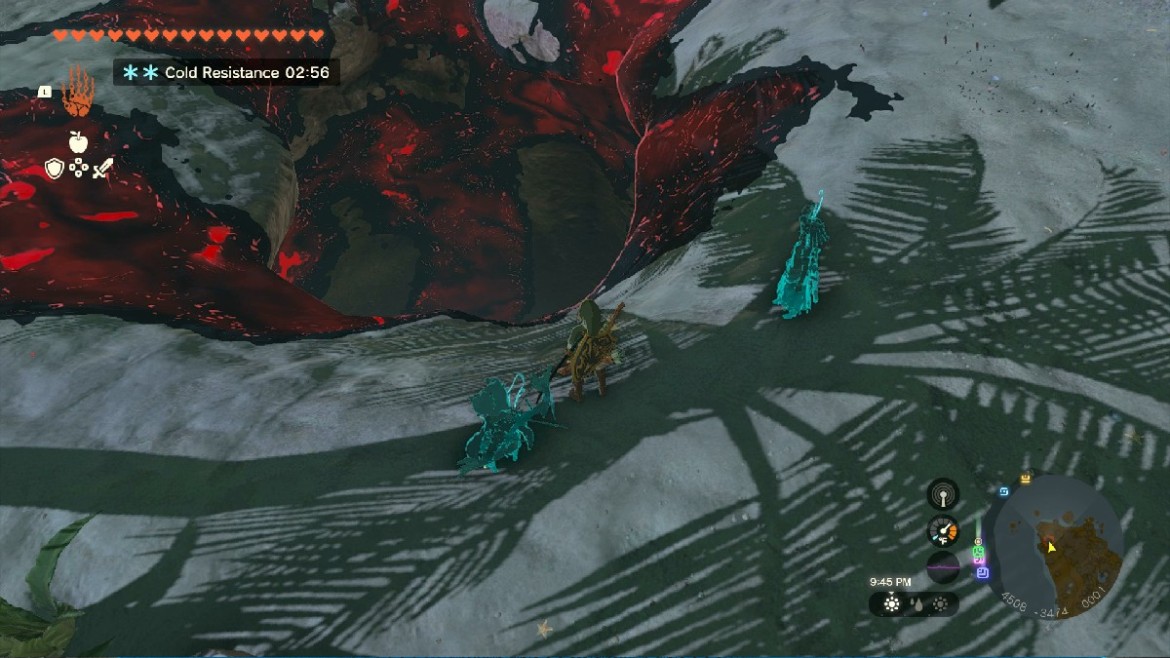The image size is (1170, 658).
Task: Select the orange hand ability icon
Action: 77,93
